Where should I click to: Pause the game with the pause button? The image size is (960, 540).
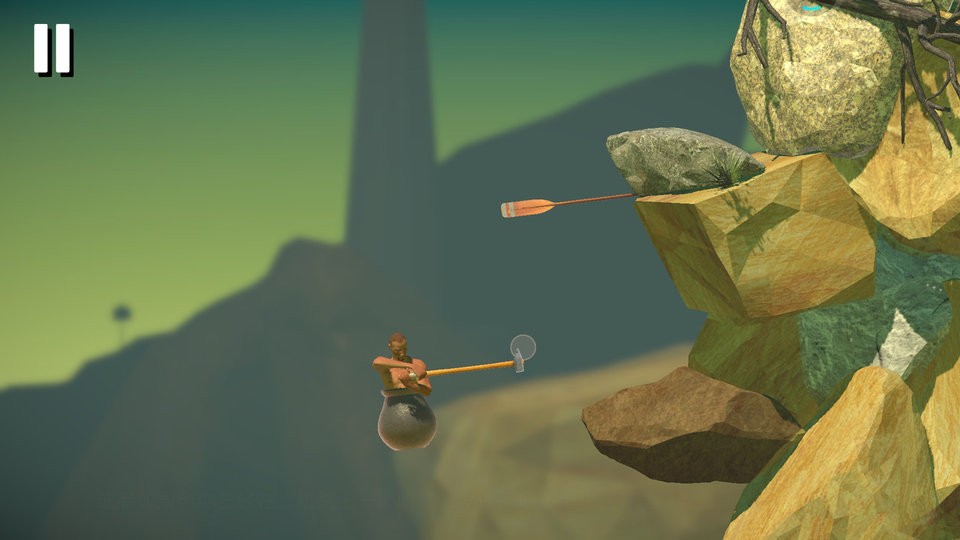[52, 49]
